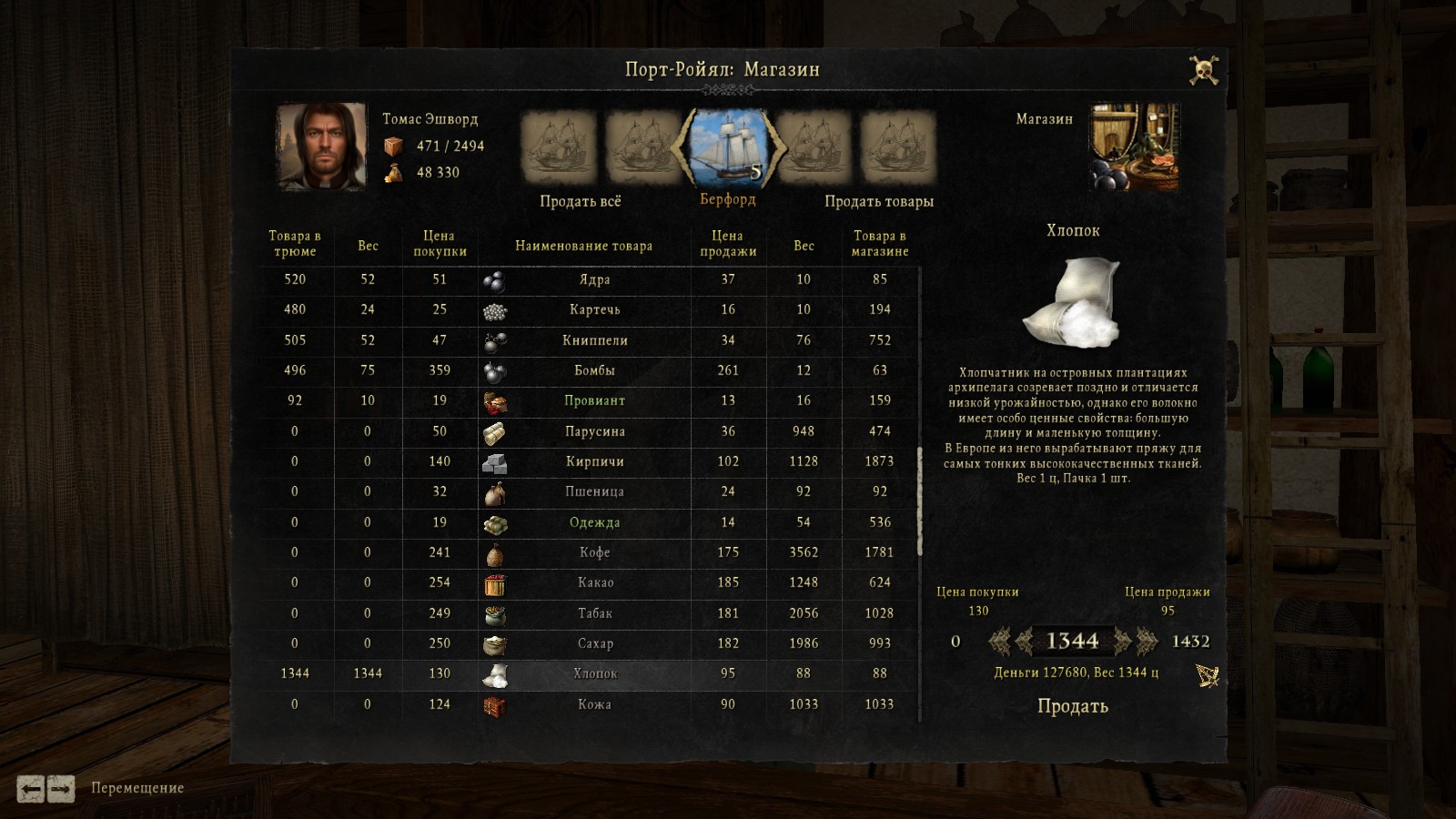
Task: Select the Кофе goods row
Action: click(x=594, y=552)
